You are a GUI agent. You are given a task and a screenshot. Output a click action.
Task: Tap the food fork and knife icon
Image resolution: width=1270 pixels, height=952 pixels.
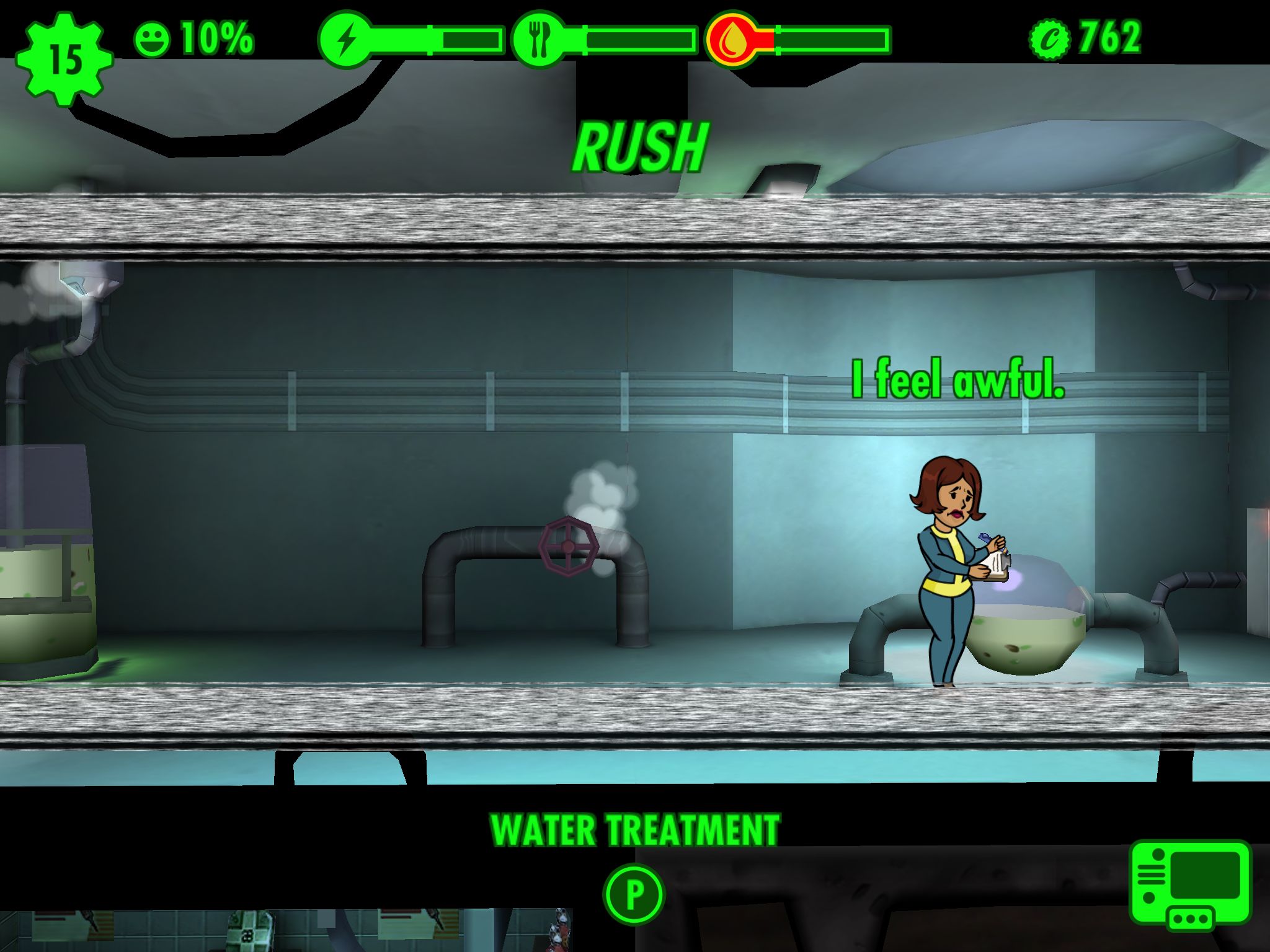pyautogui.click(x=540, y=40)
